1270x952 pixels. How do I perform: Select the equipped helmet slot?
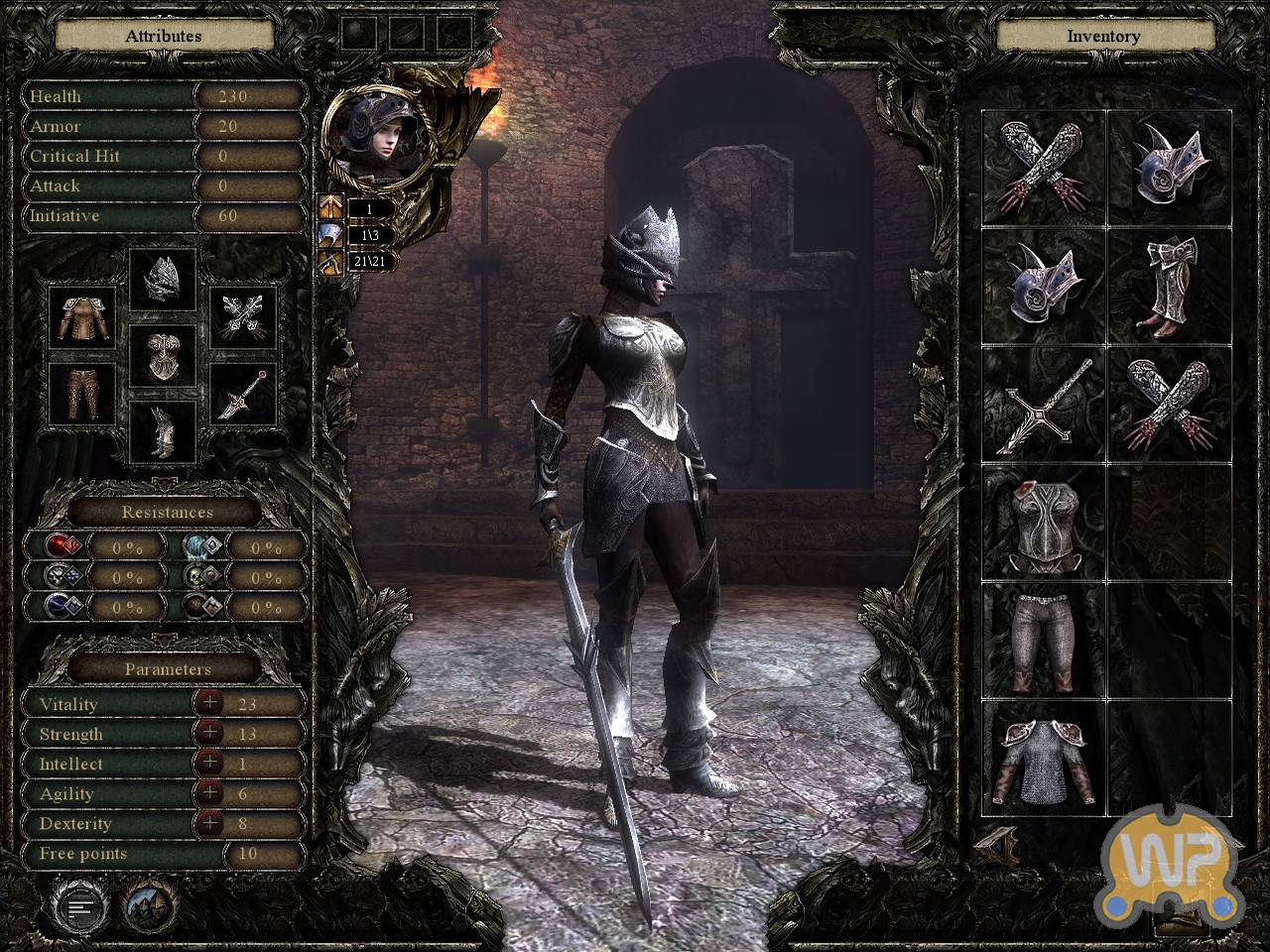(164, 279)
